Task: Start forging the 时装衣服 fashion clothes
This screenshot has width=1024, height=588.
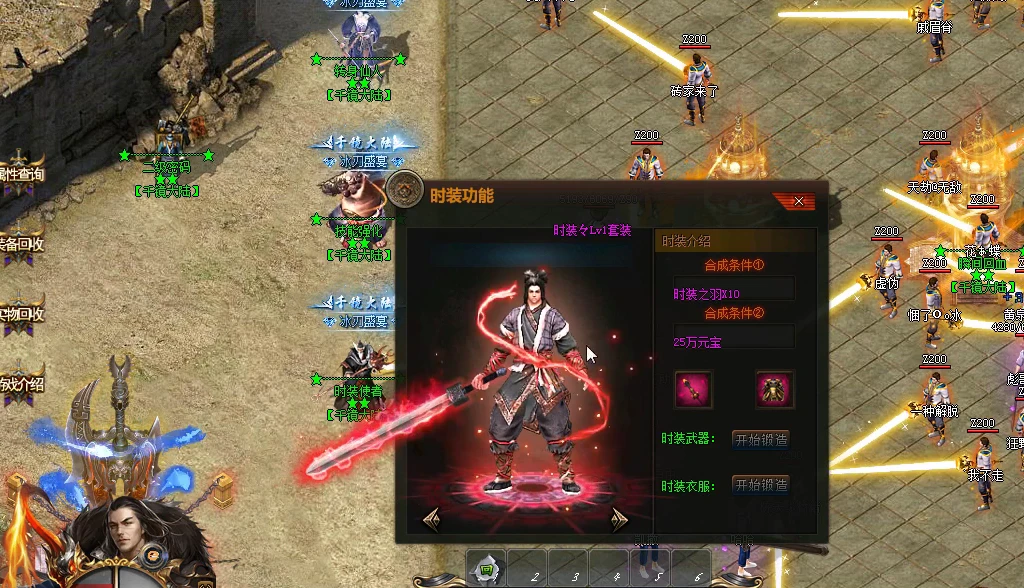Action: 761,485
